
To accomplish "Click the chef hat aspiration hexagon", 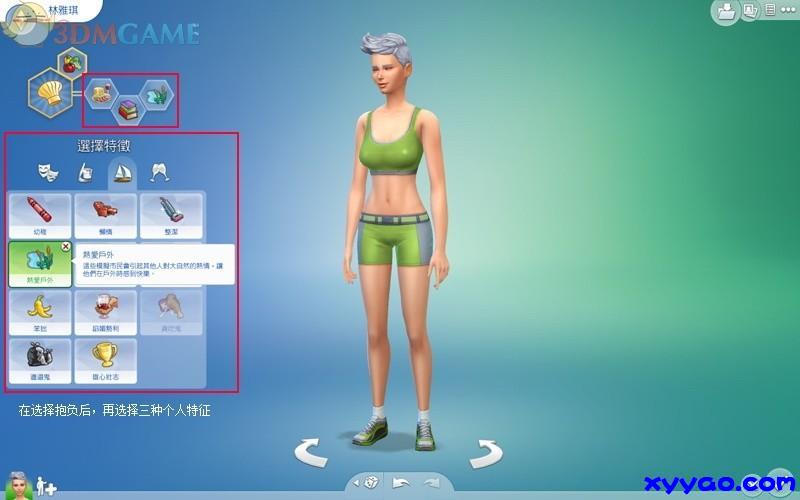I will coord(49,94).
